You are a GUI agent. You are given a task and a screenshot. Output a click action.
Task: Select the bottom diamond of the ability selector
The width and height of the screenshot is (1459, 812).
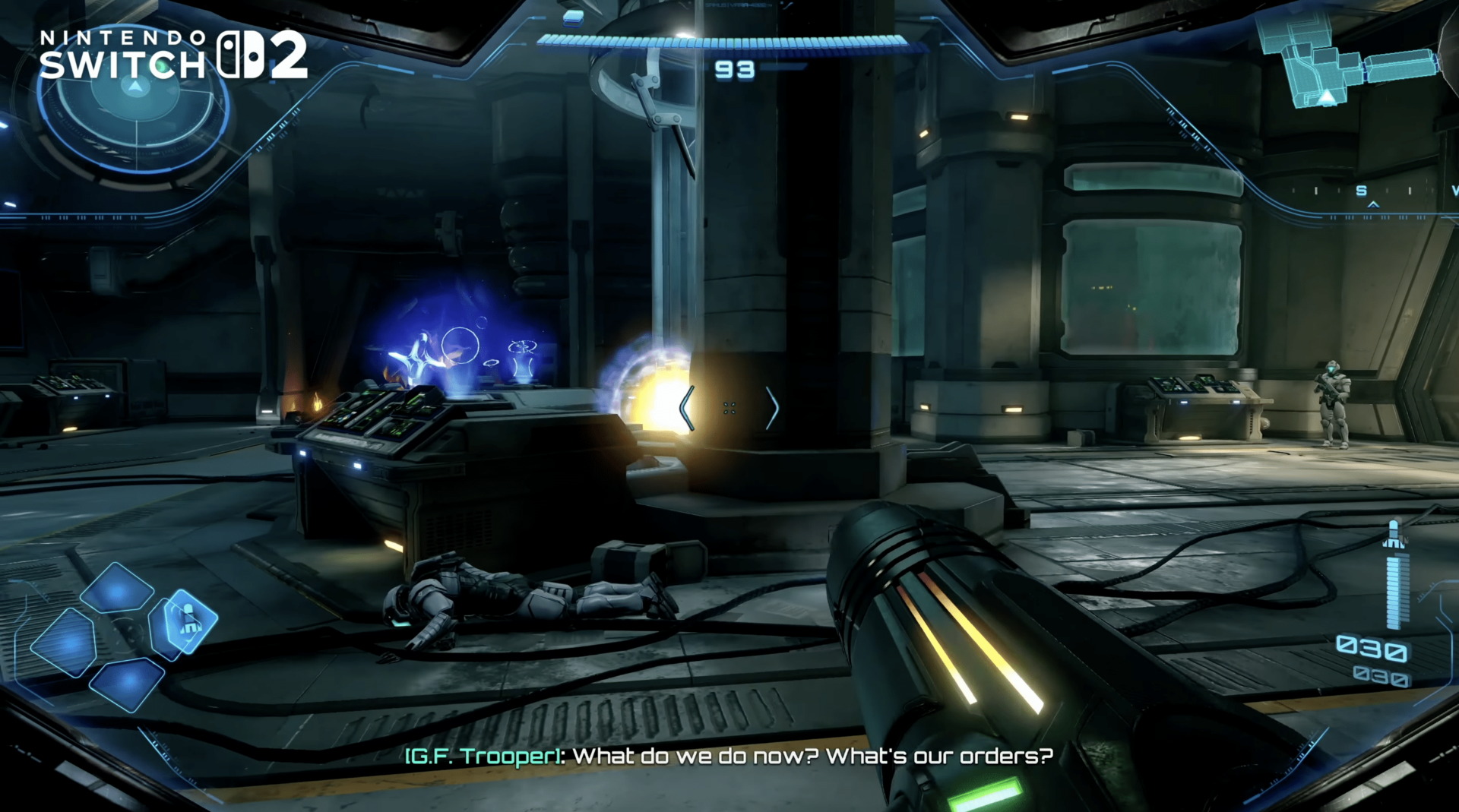(x=127, y=682)
